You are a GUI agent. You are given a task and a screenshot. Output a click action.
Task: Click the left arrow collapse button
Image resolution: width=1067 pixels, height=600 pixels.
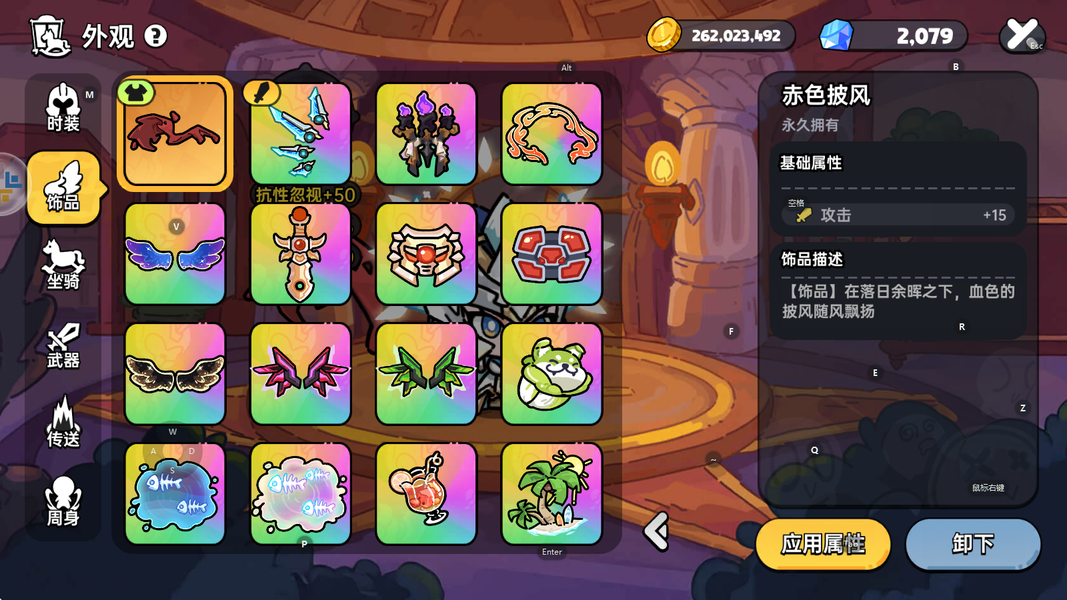point(656,531)
